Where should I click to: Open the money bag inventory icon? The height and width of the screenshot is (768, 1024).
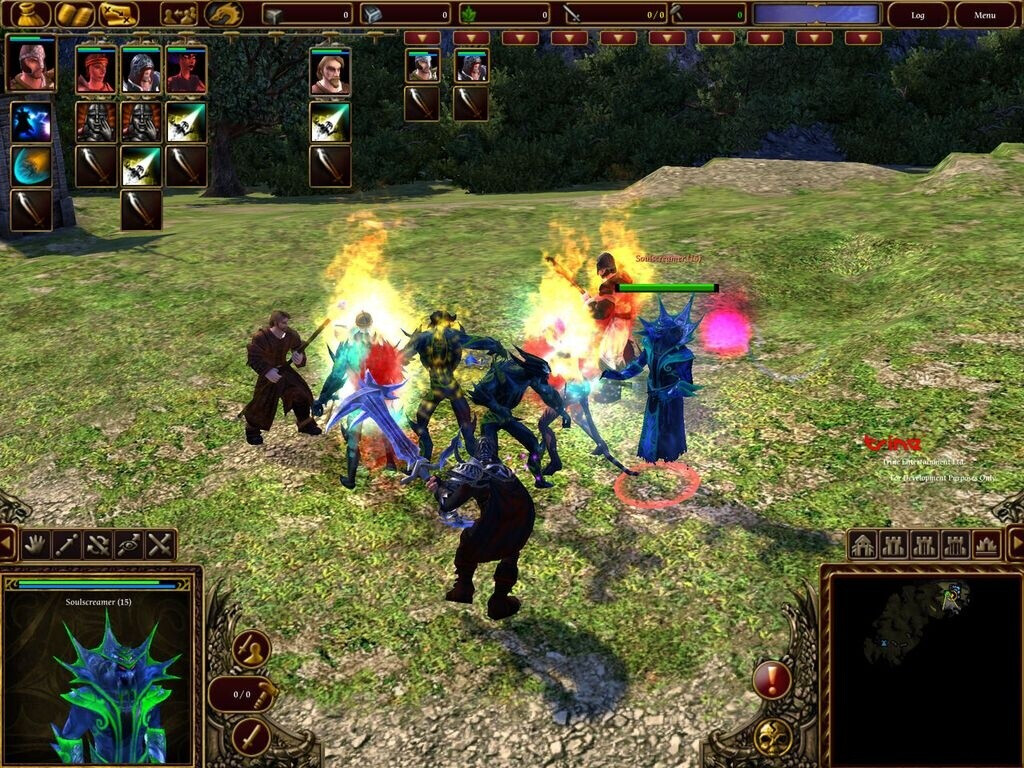pos(30,14)
